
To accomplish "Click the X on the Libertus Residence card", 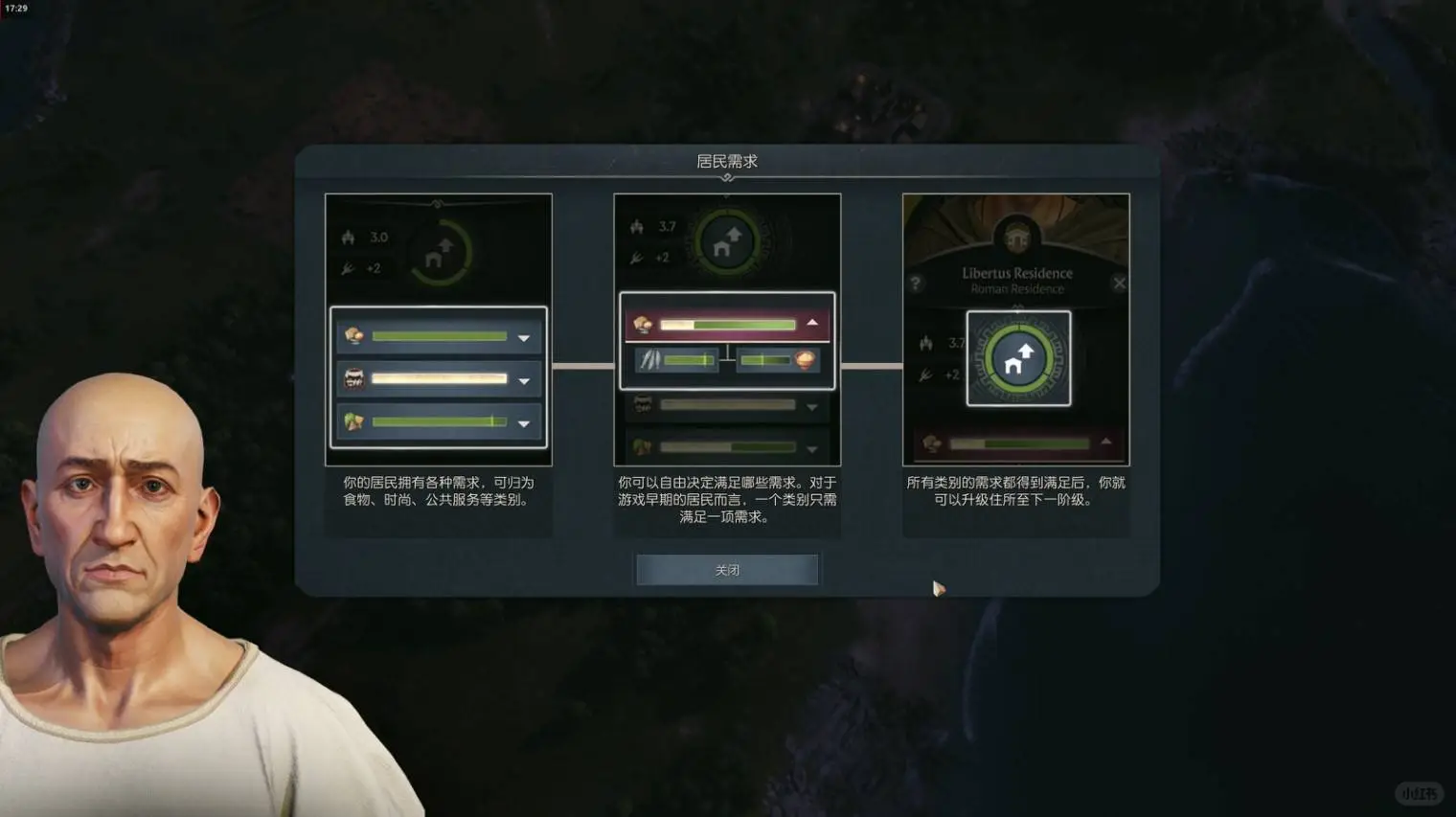I will [x=1119, y=282].
